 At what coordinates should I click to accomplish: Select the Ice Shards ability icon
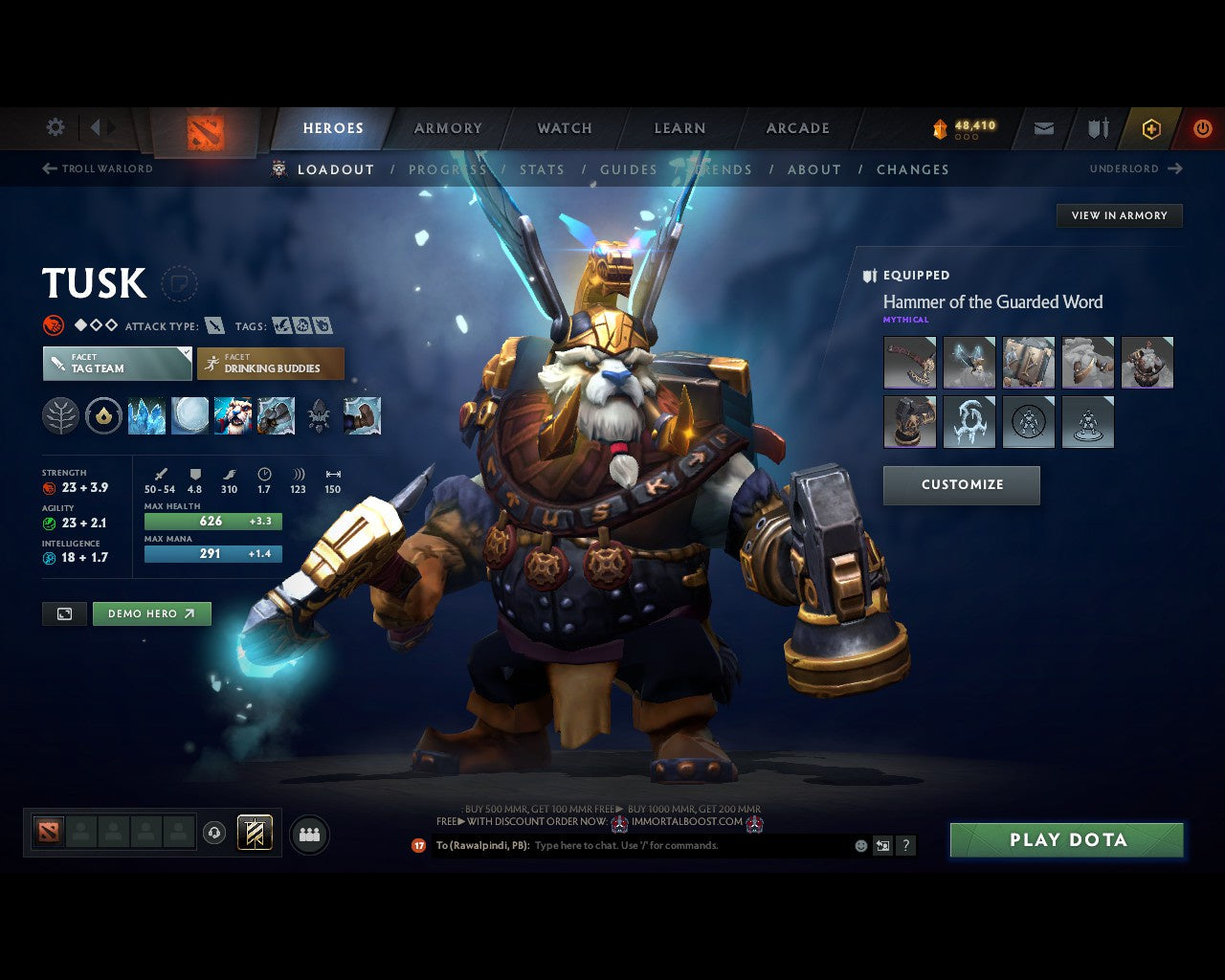(147, 415)
